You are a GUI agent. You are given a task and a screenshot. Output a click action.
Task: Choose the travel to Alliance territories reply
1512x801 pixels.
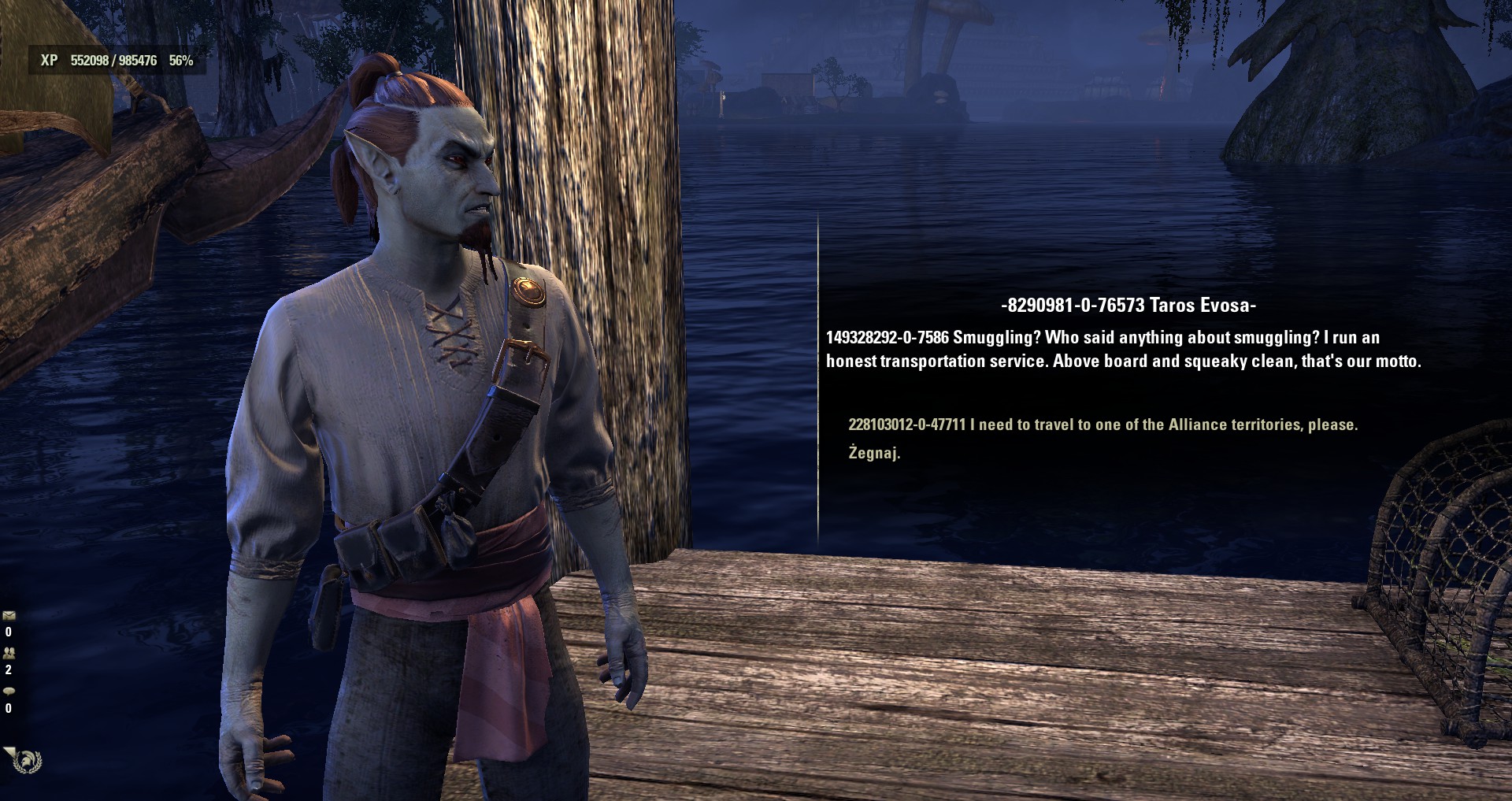1102,425
